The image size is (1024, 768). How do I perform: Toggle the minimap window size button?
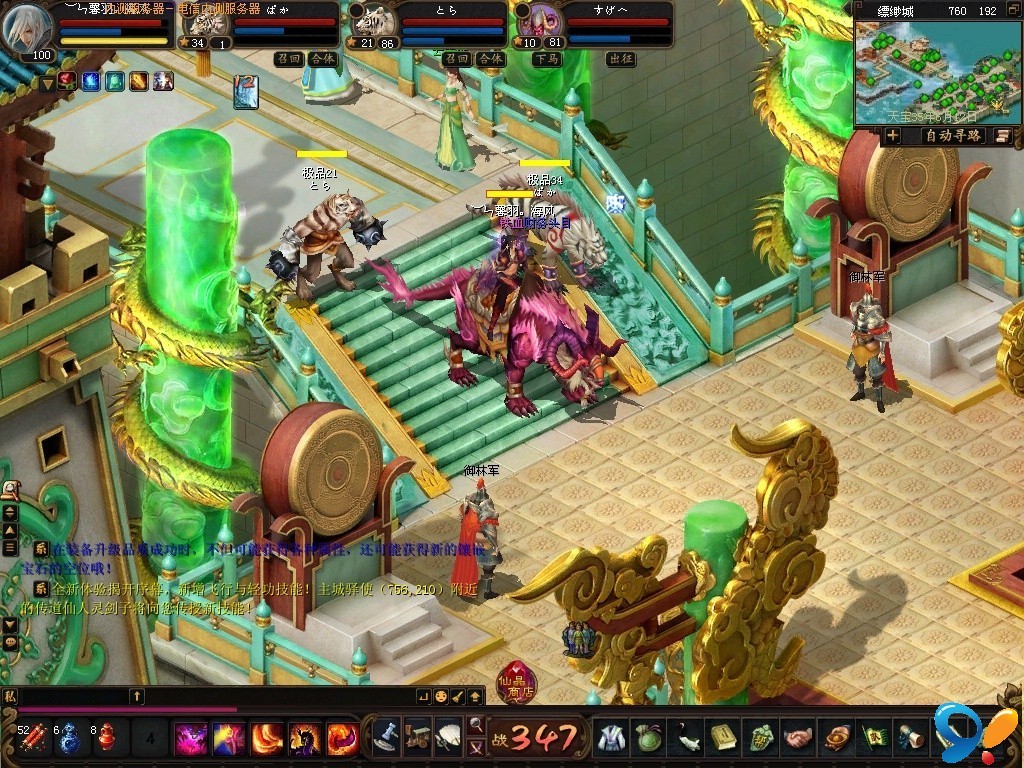coord(1012,10)
